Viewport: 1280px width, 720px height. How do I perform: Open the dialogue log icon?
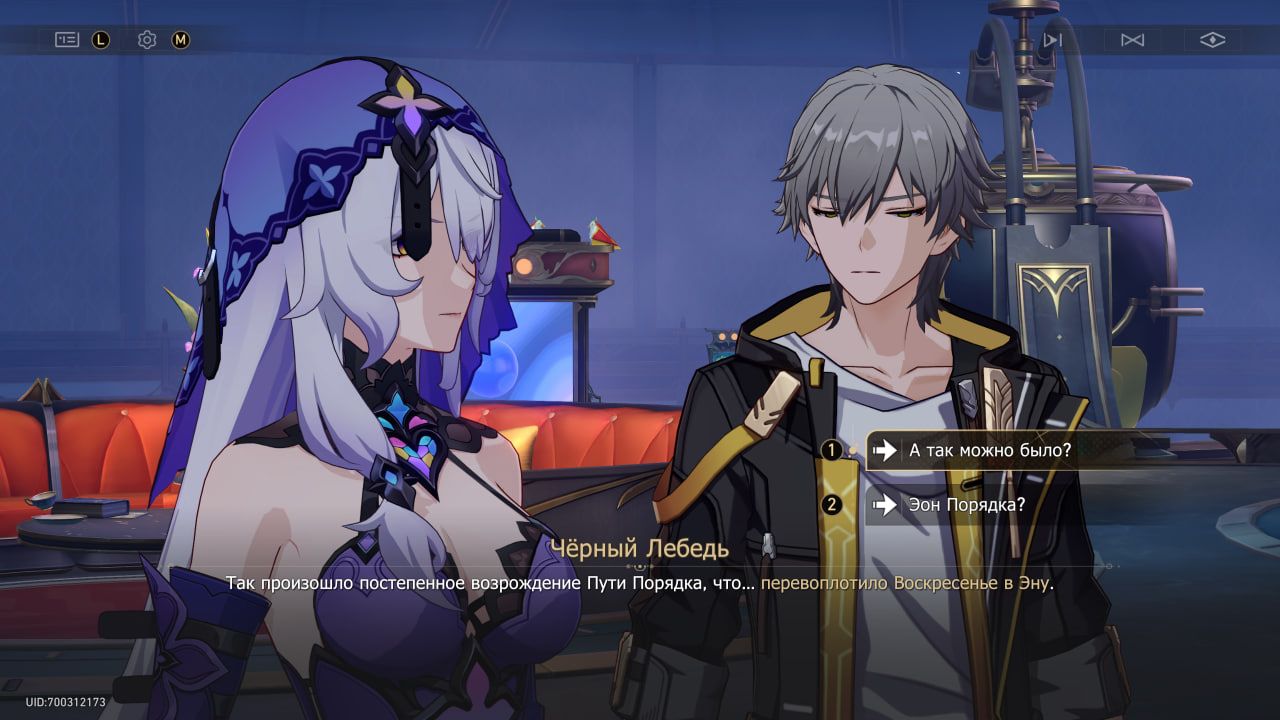point(67,40)
